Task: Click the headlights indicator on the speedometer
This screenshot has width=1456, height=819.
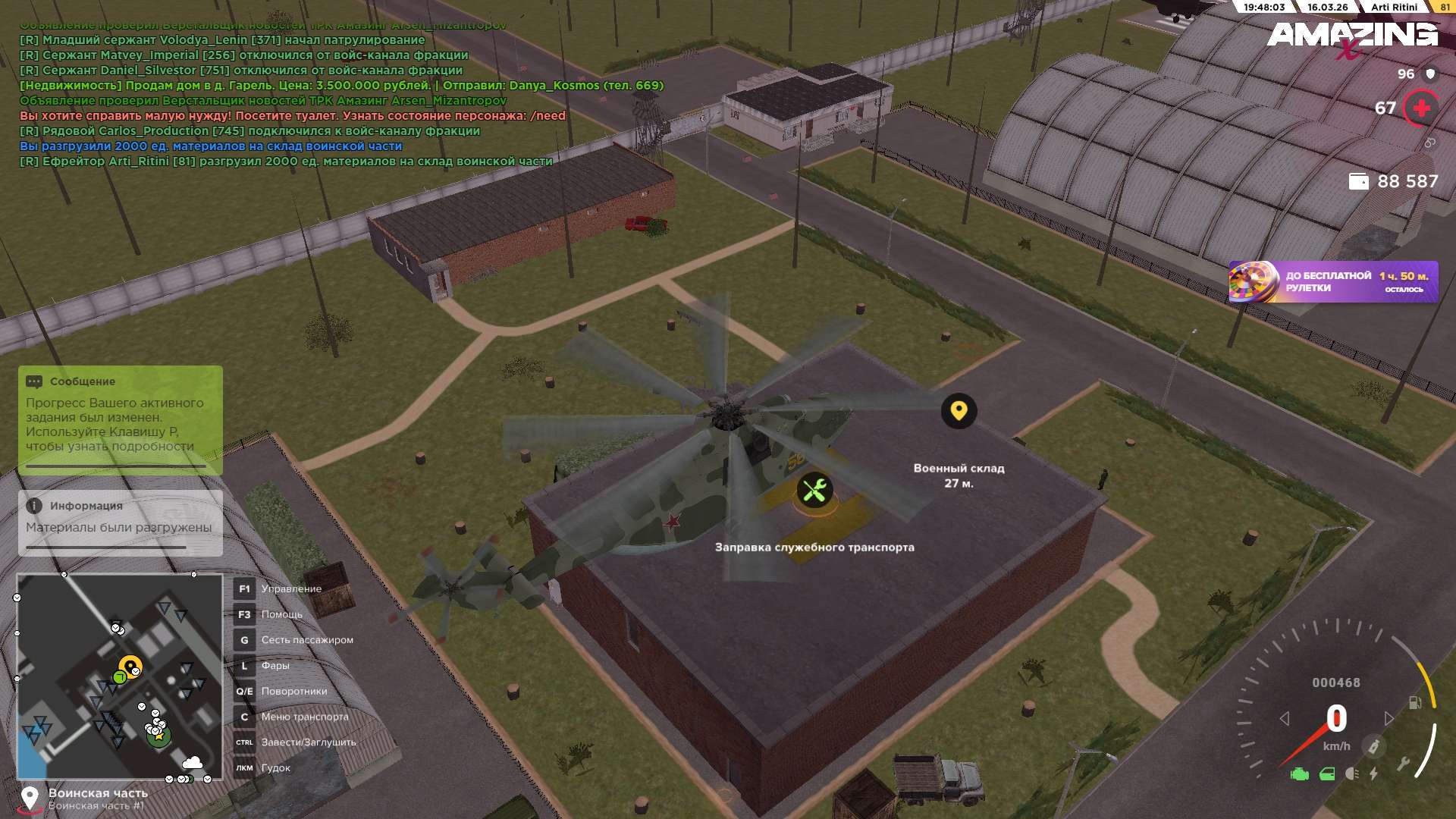Action: [x=1352, y=773]
